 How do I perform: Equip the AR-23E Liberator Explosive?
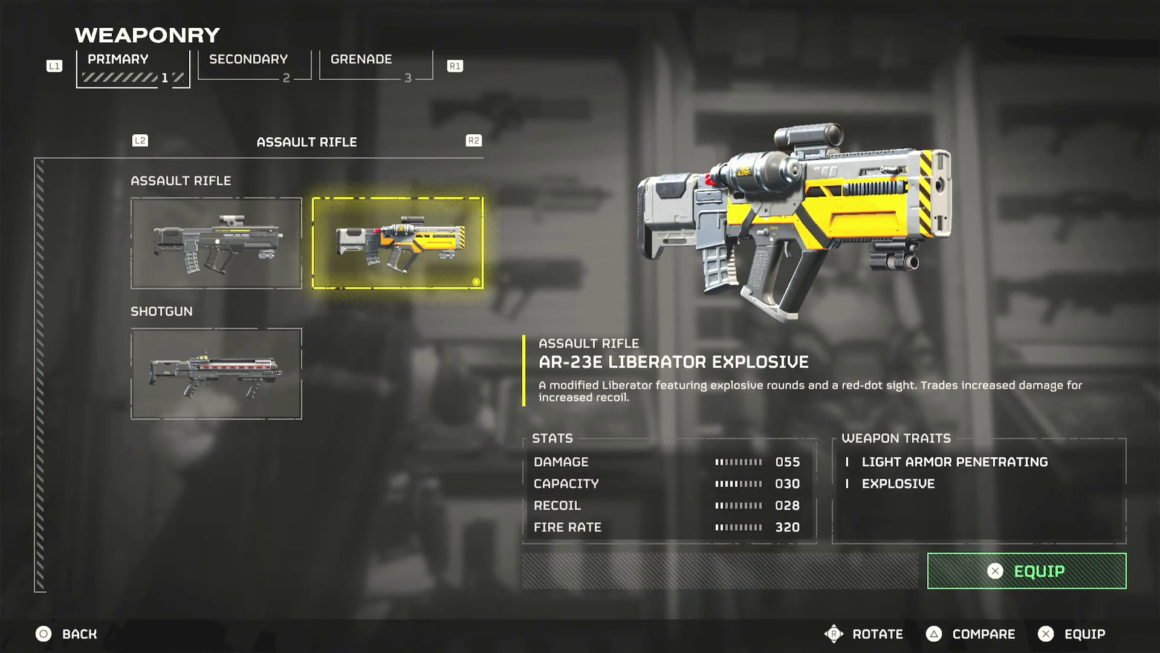[1026, 571]
